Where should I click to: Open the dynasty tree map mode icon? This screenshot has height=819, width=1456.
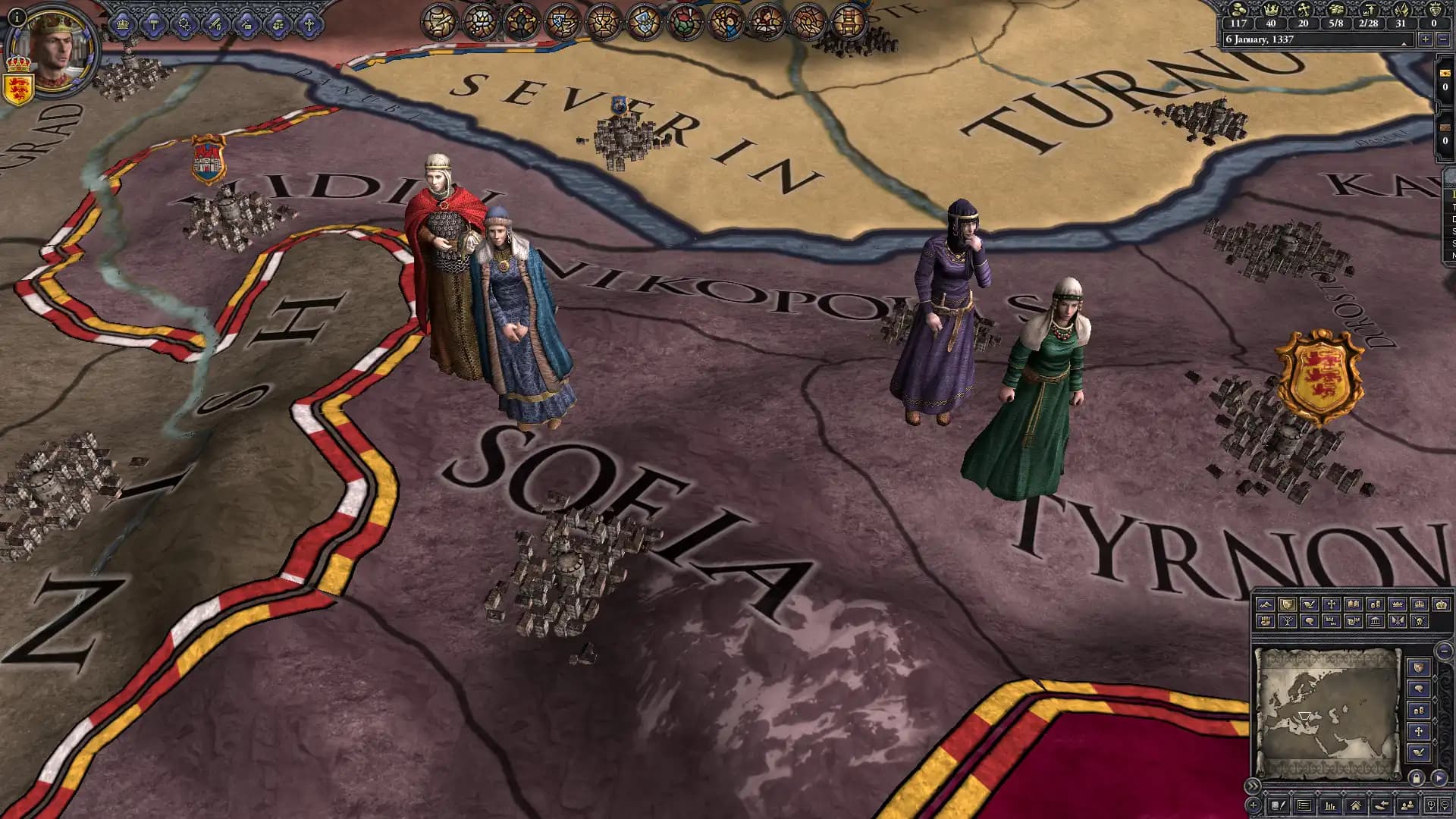1287,622
